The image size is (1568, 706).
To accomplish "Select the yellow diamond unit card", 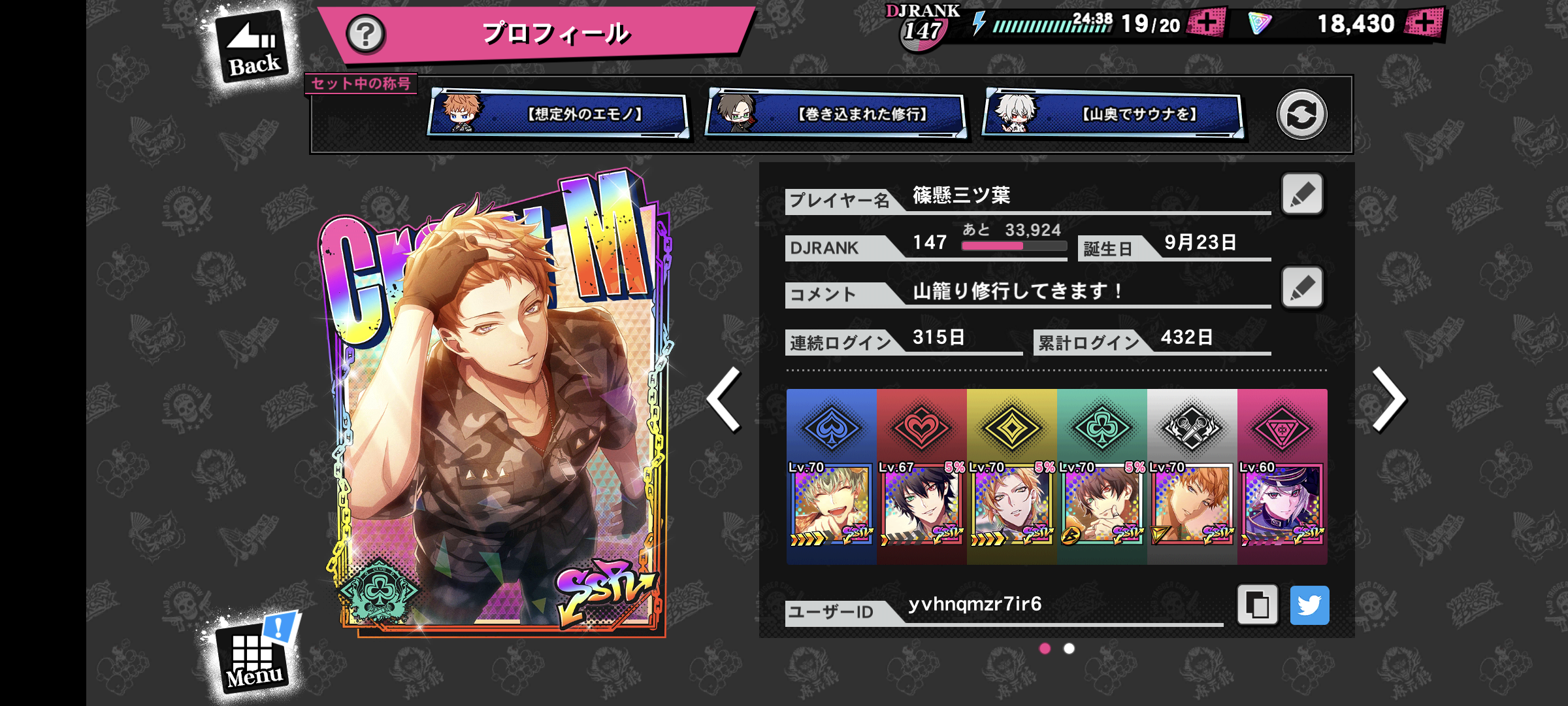I will click(1011, 477).
